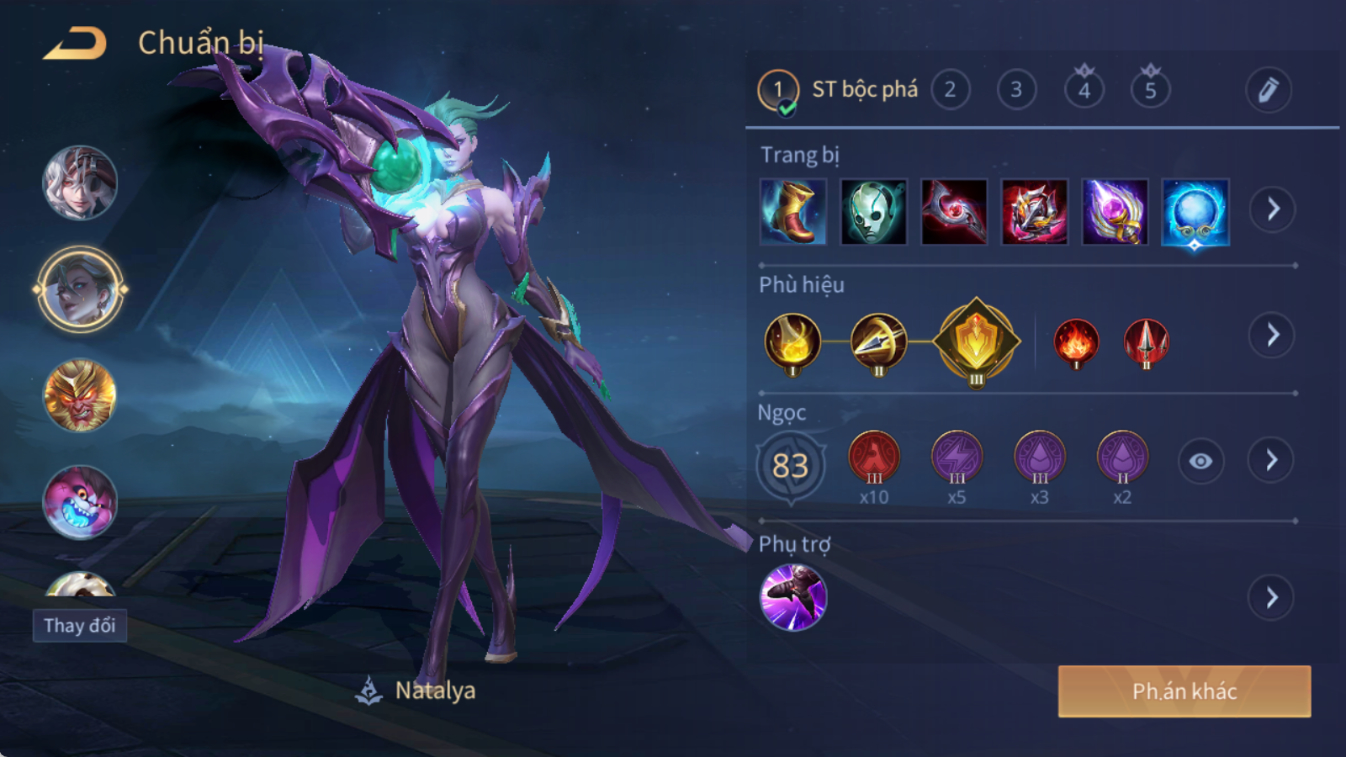Toggle the Ngọc rune eye view
Image resolution: width=1346 pixels, height=757 pixels.
(1200, 461)
